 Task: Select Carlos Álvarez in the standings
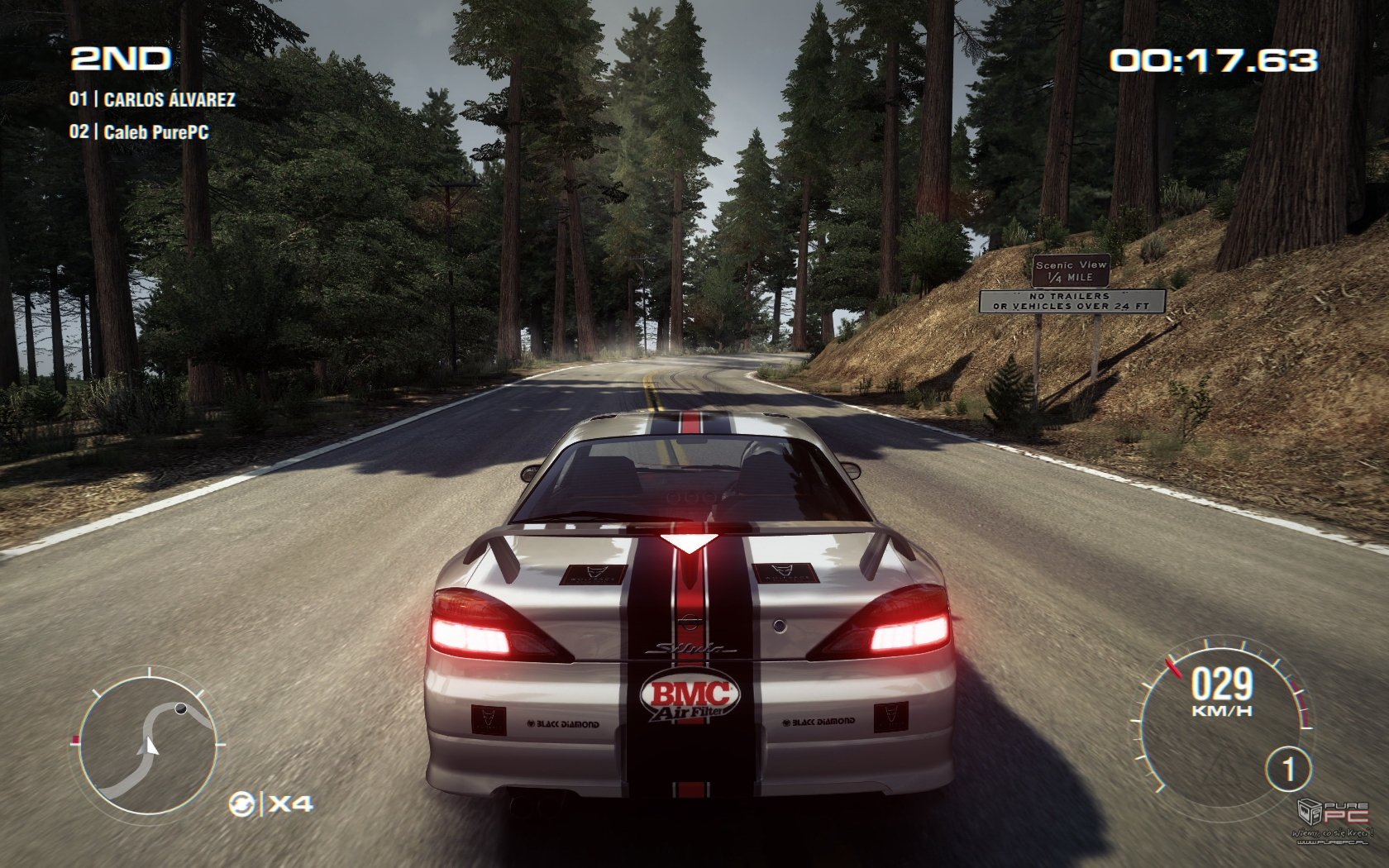coord(153,100)
